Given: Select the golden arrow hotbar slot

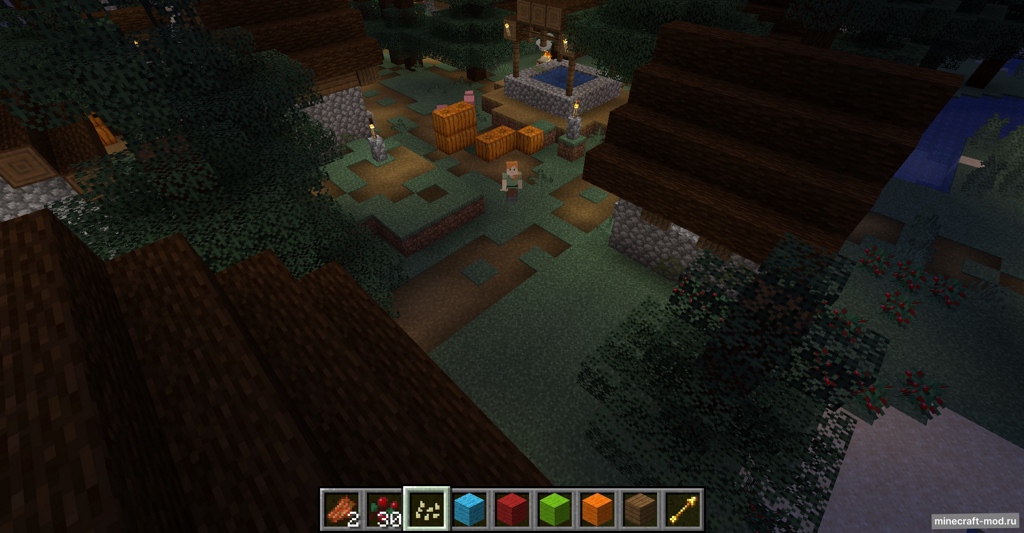Looking at the screenshot, I should [683, 510].
